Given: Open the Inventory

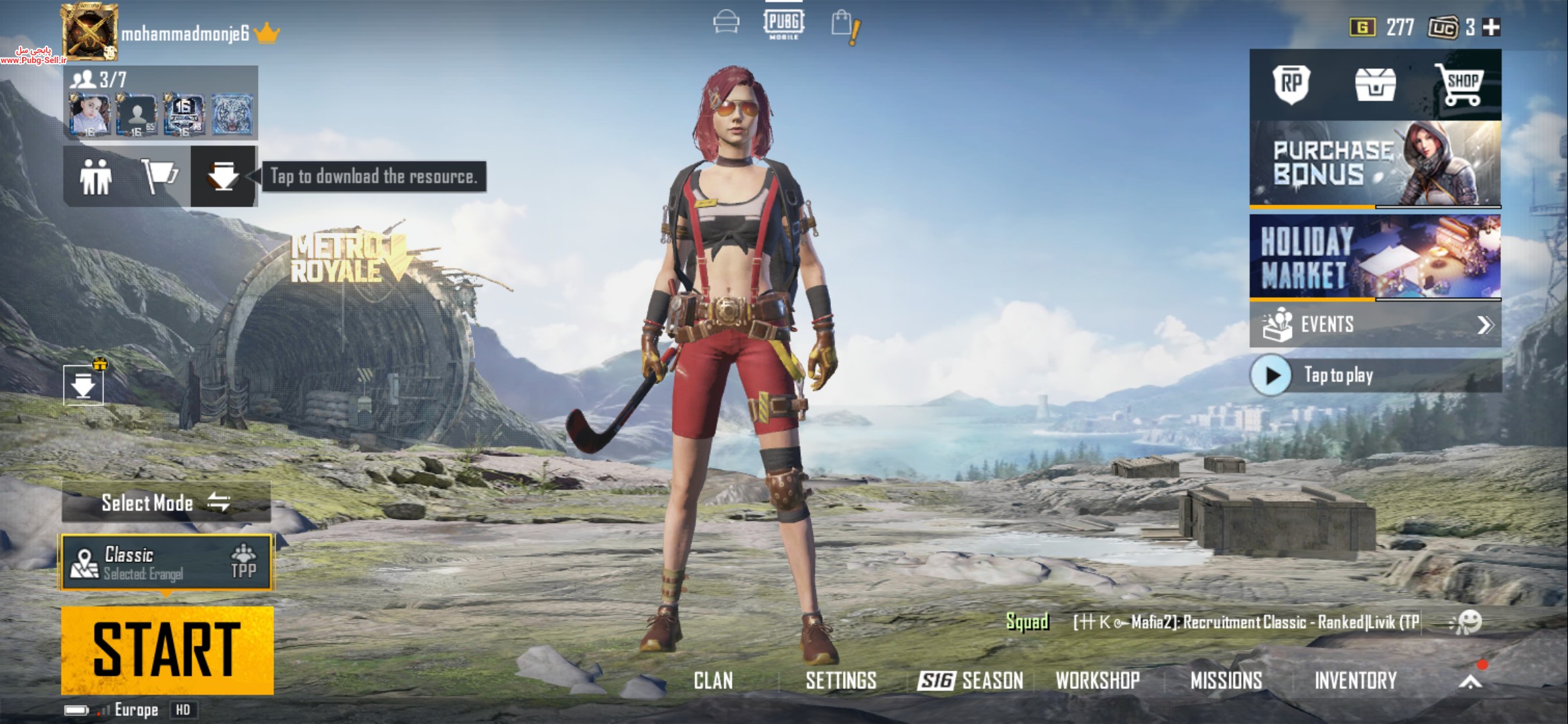Looking at the screenshot, I should 1356,681.
